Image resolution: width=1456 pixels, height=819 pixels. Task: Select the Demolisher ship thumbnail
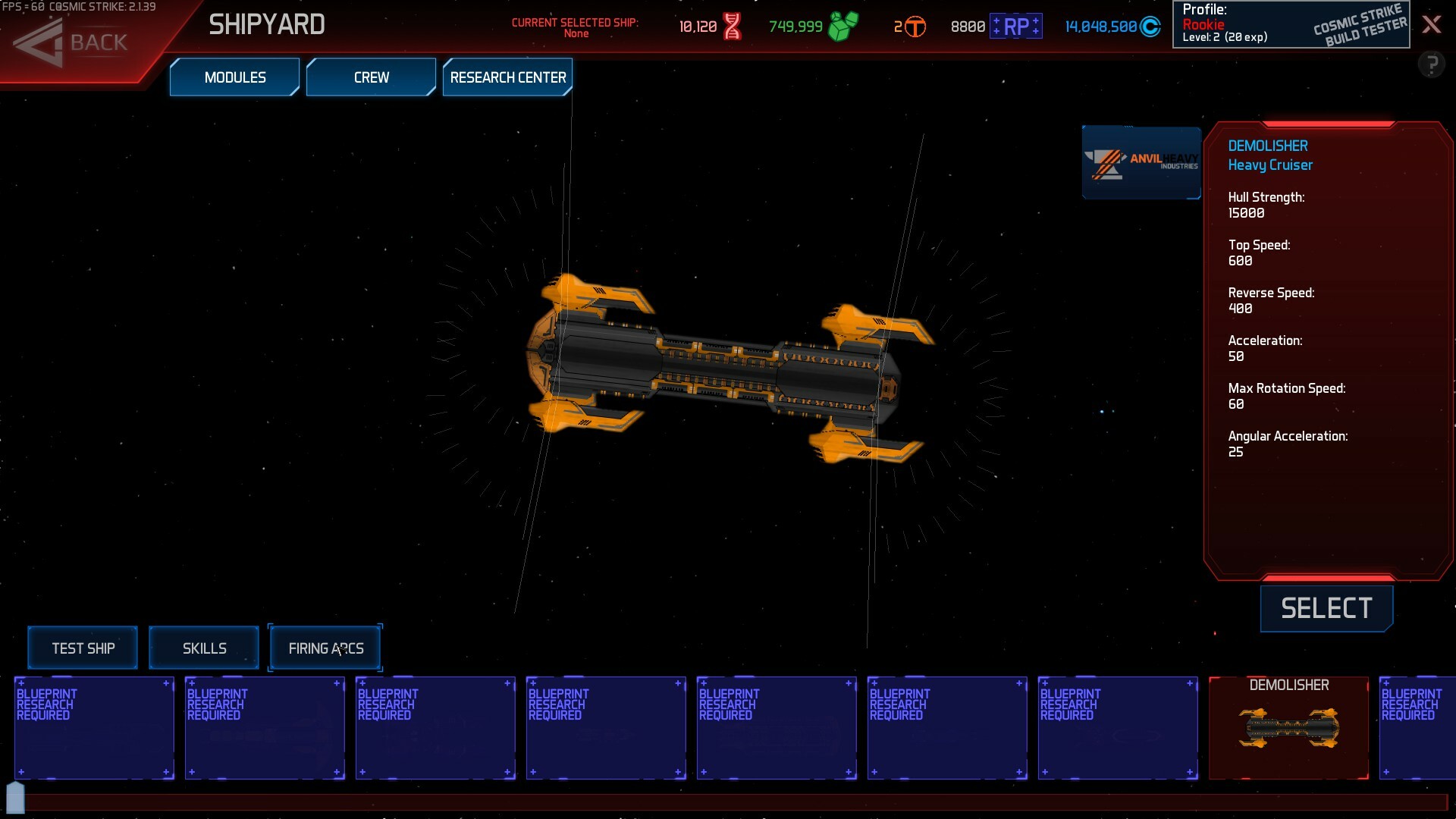(1288, 728)
